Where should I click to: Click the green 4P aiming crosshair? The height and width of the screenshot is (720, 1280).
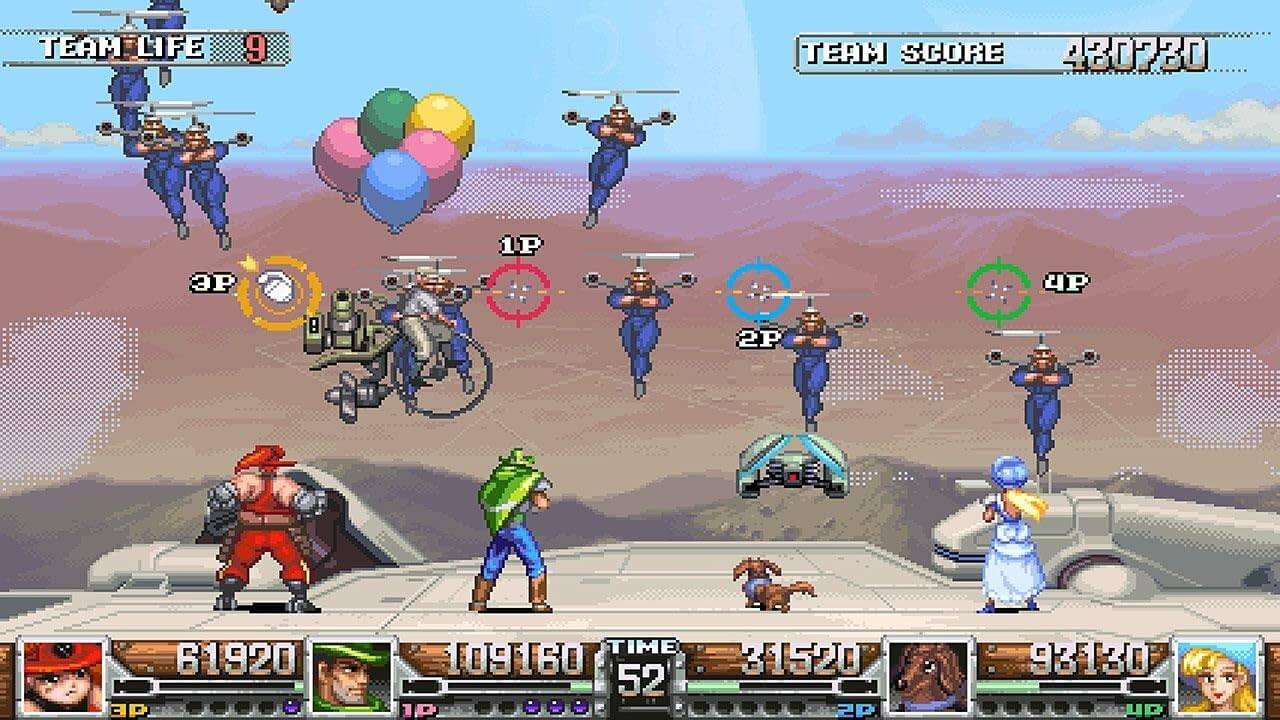(x=998, y=290)
